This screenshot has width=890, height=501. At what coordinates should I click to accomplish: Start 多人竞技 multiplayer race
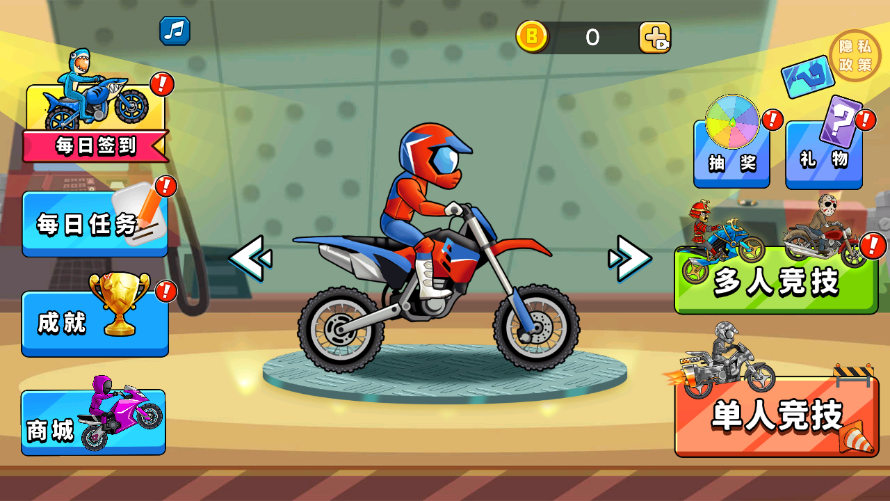coord(776,281)
